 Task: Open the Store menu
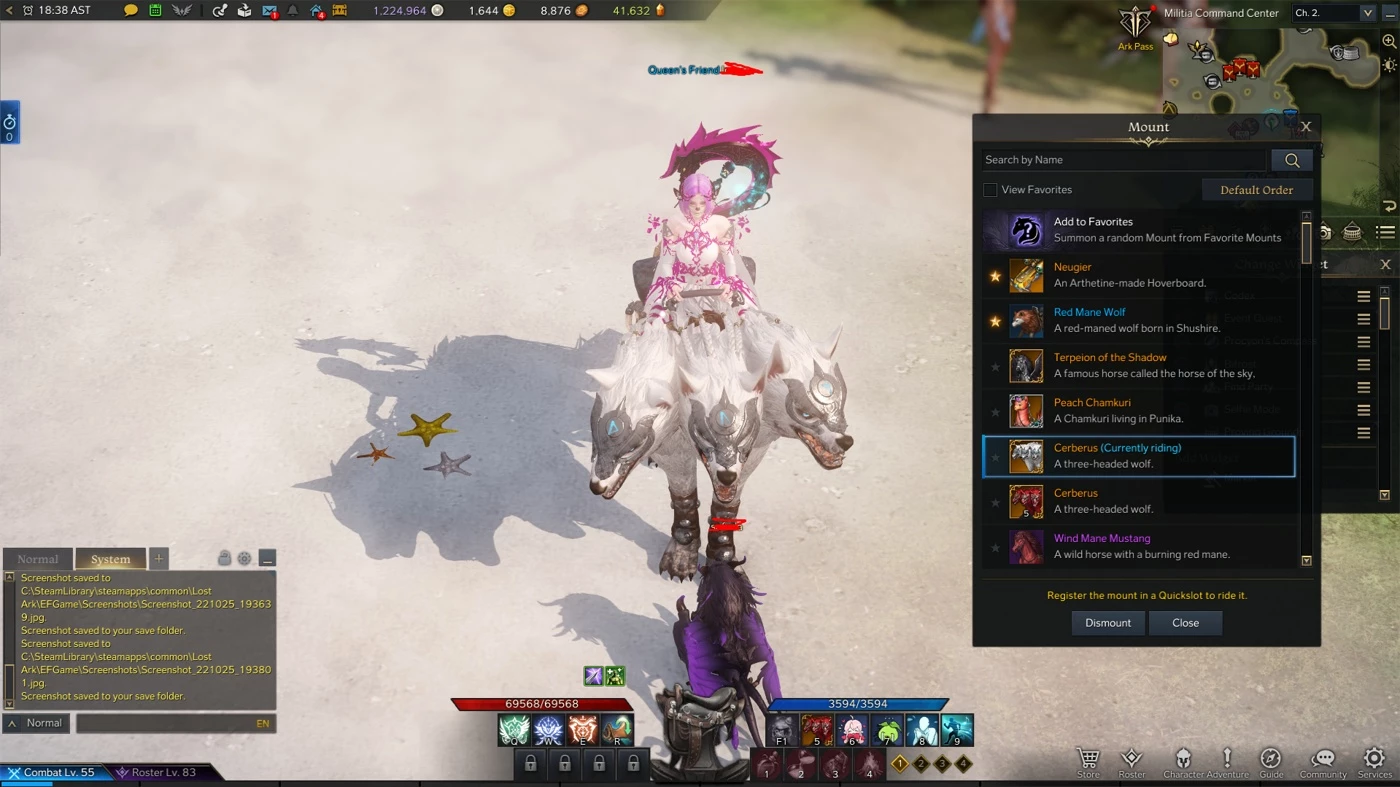(x=1088, y=762)
